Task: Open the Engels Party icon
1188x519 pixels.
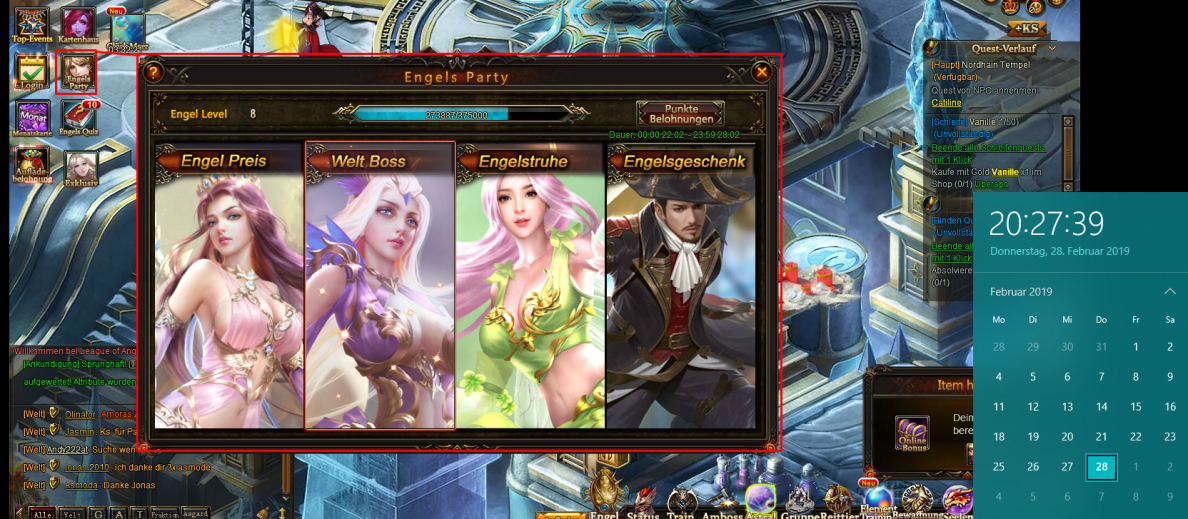Action: coord(77,72)
